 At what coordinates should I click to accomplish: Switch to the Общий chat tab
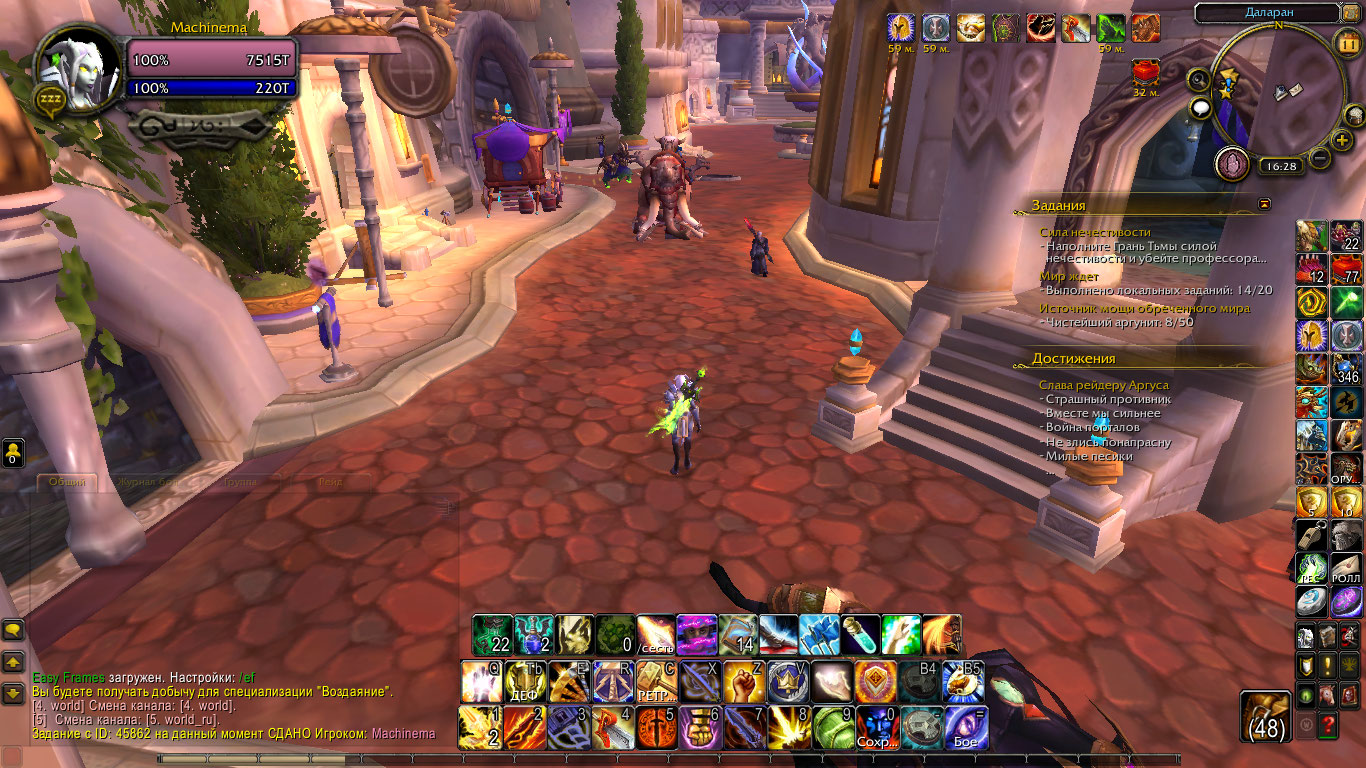click(67, 482)
